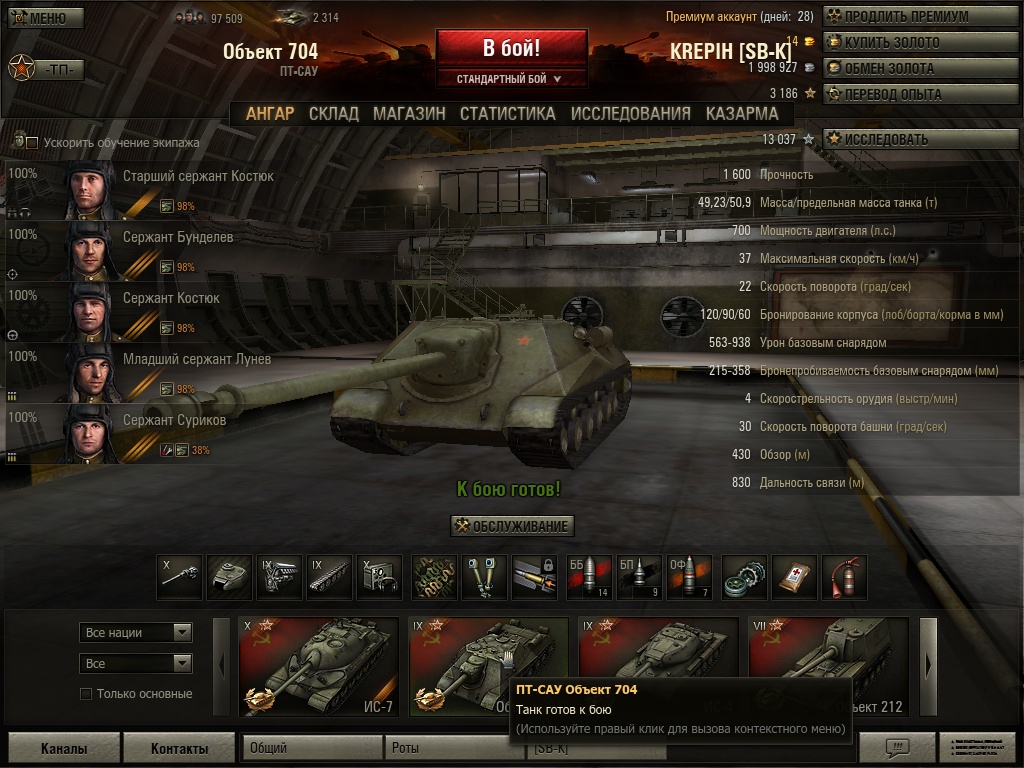Click ПРОДЛИТЬ ПРЕМИУМ button
Screen dimensions: 1024x768
[x=908, y=16]
